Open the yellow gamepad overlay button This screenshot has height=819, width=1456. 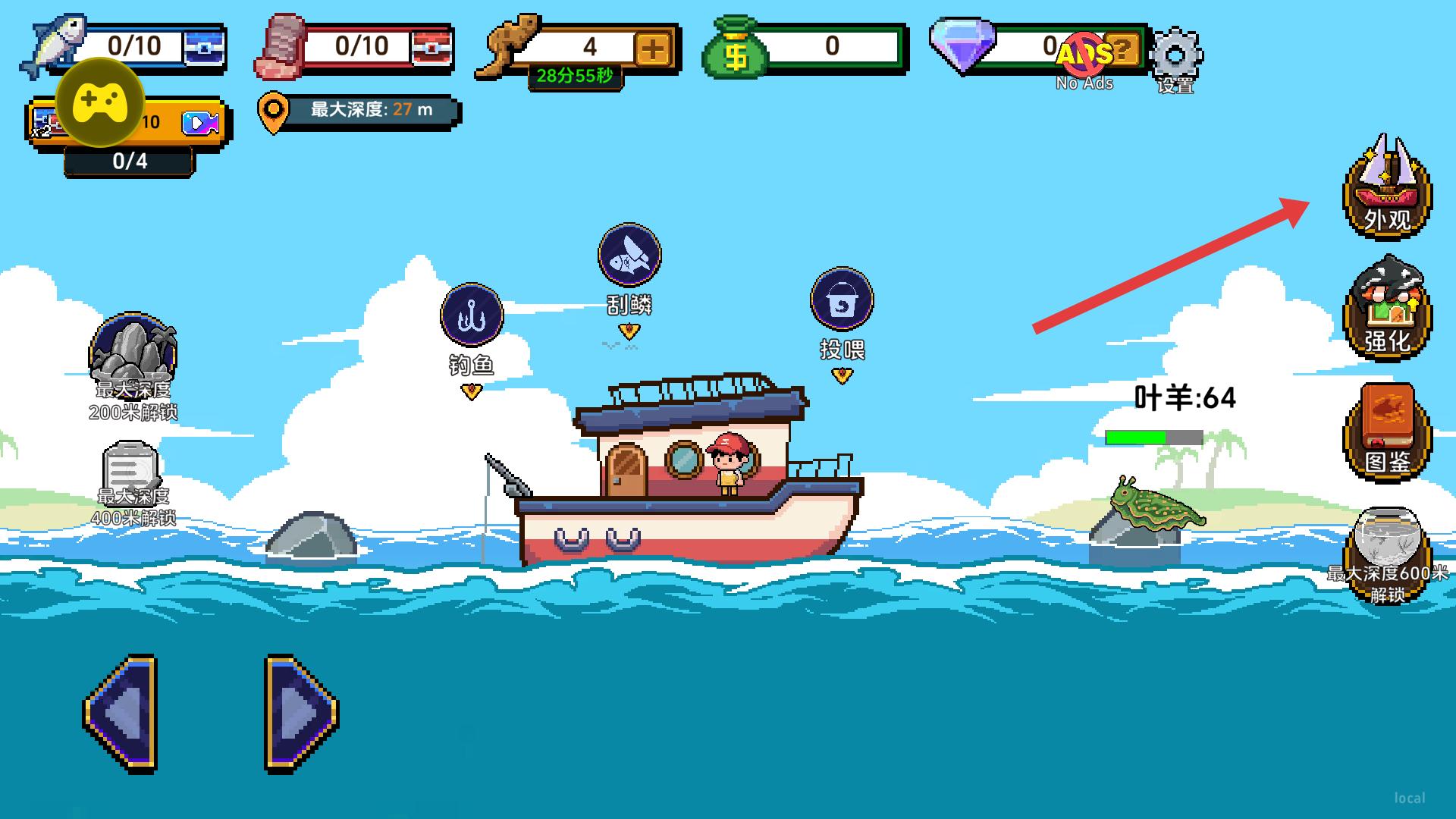point(101,102)
